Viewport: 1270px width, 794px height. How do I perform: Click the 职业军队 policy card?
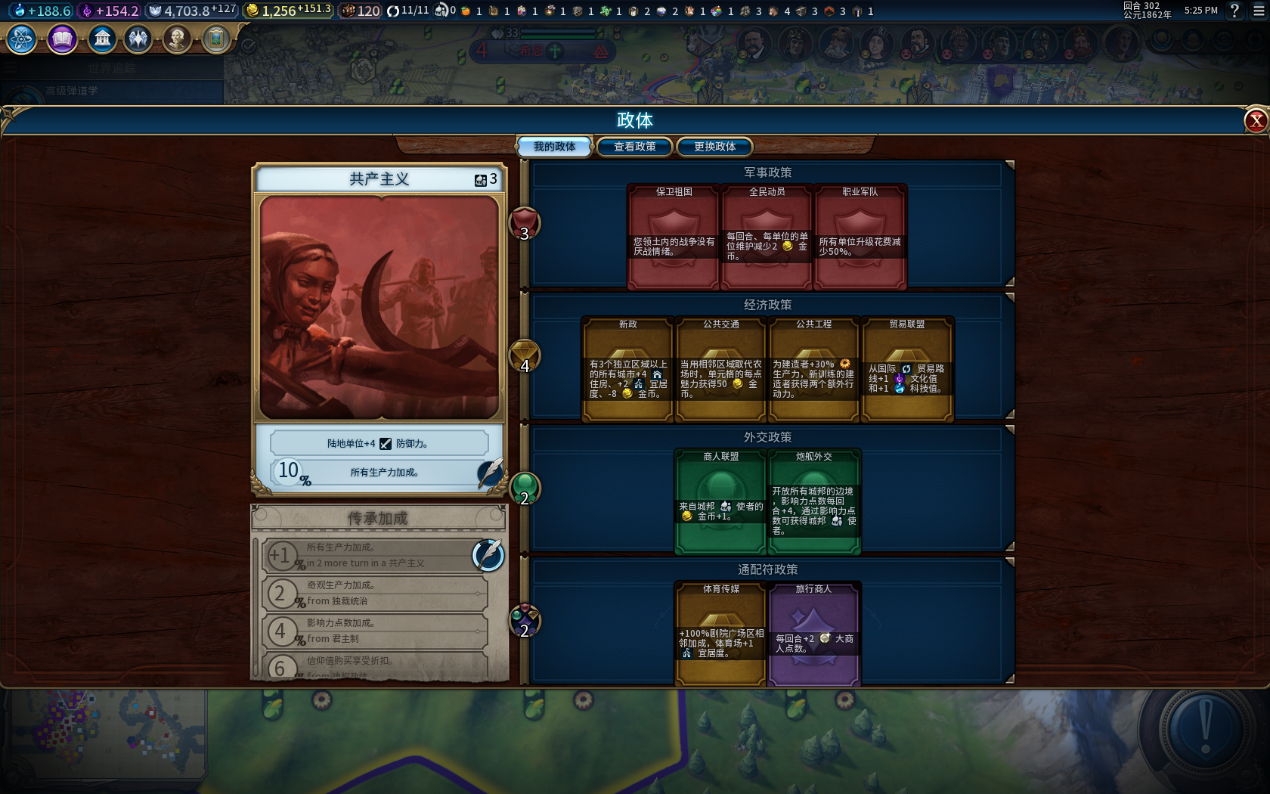(x=860, y=237)
